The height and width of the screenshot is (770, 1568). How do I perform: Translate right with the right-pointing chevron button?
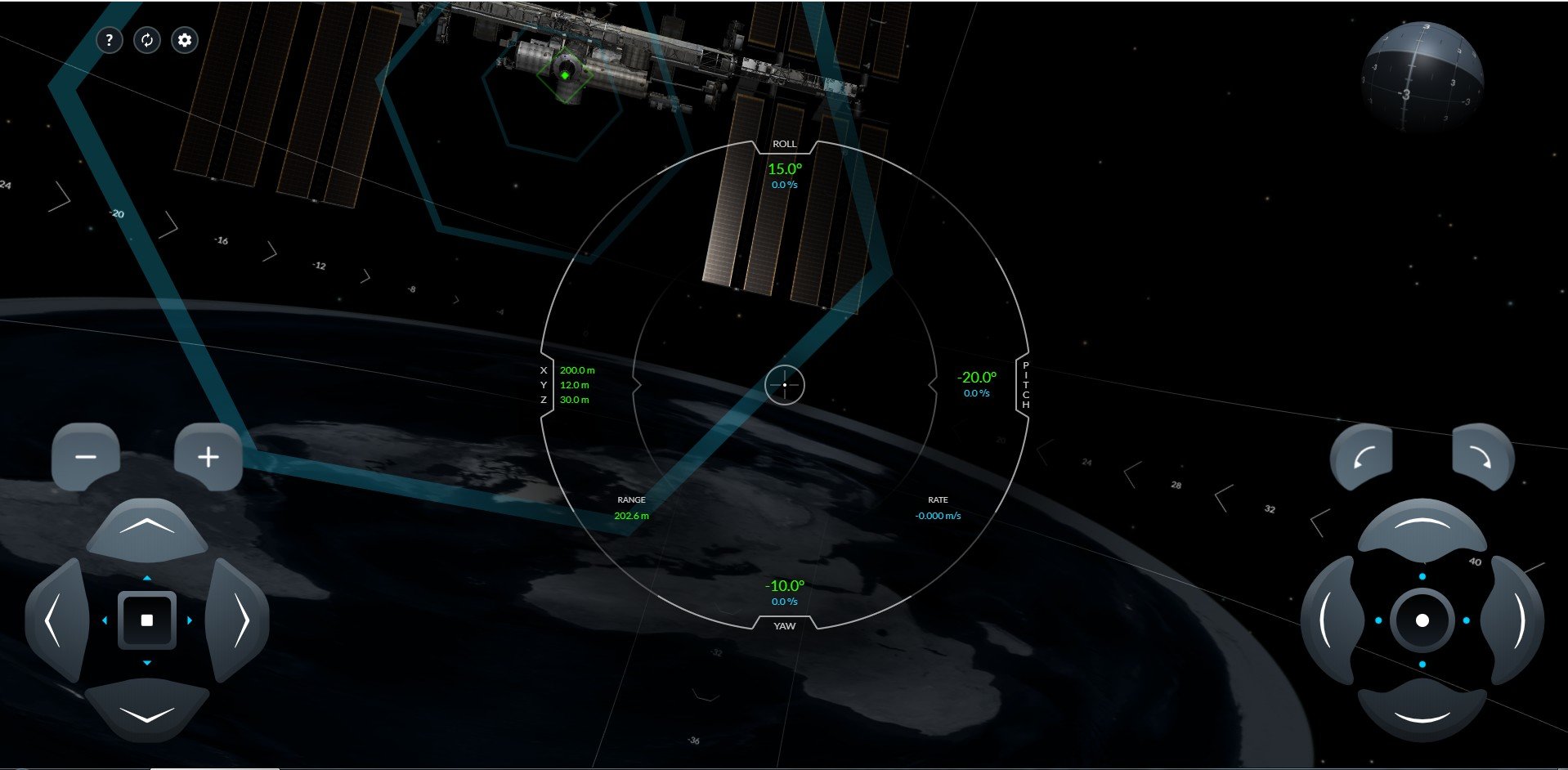pos(239,620)
